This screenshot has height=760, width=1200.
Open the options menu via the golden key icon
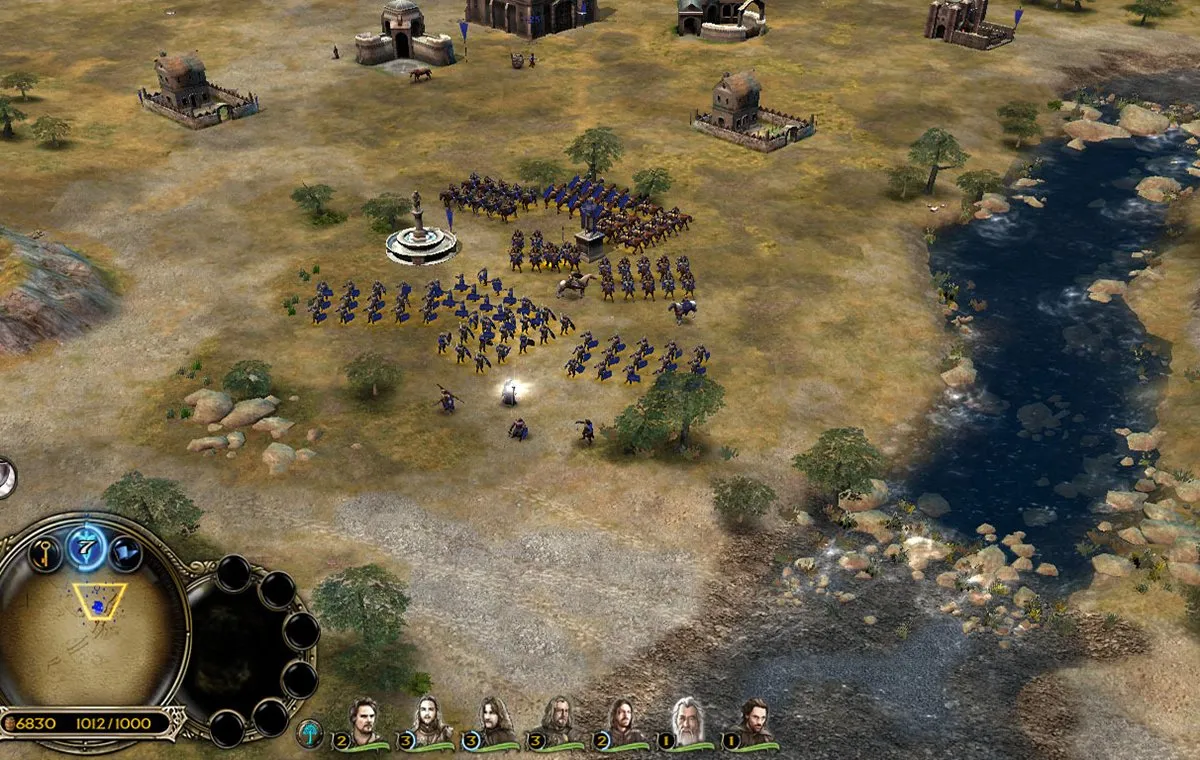tap(45, 553)
